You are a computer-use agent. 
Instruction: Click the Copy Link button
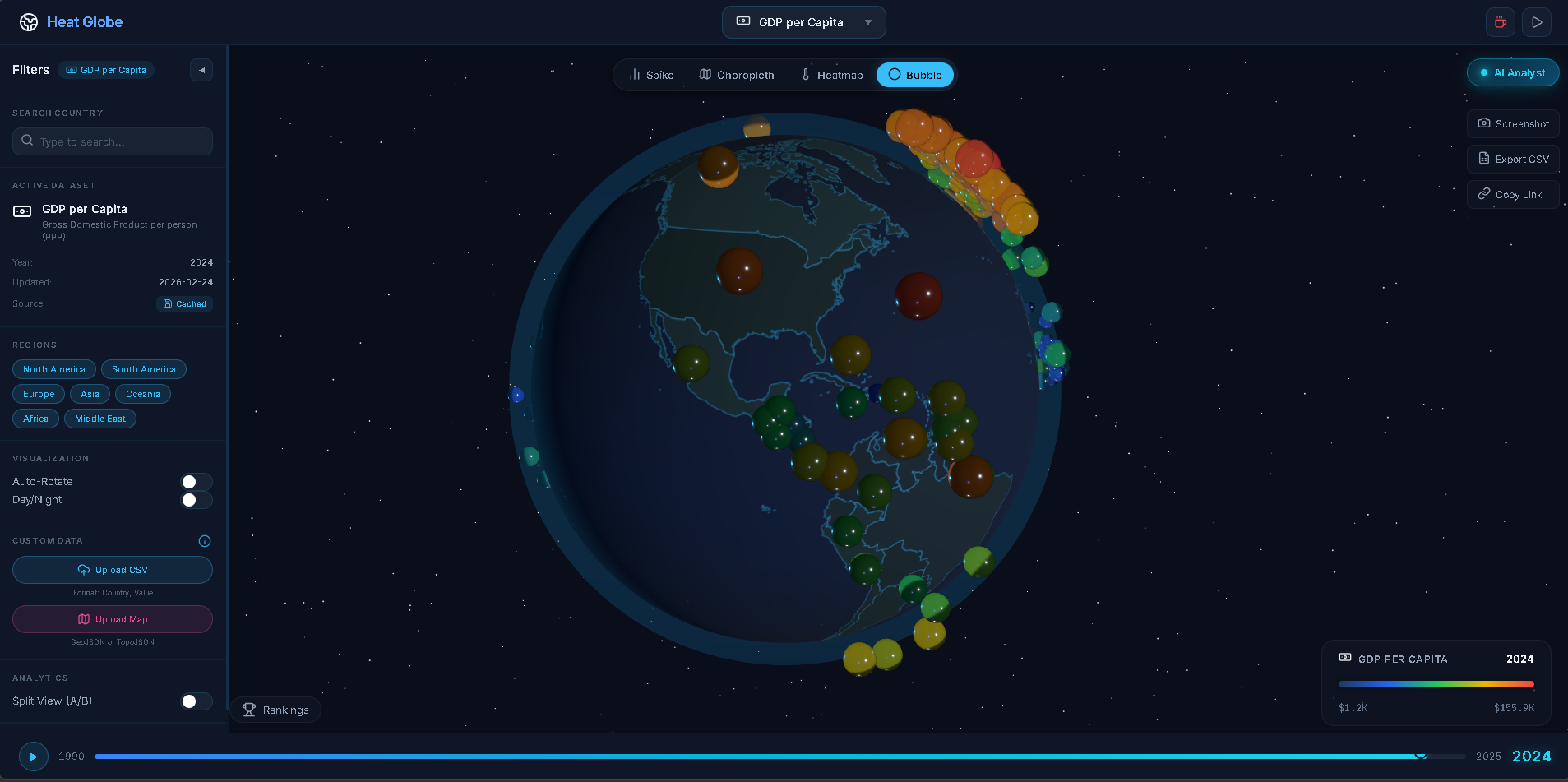[1511, 194]
